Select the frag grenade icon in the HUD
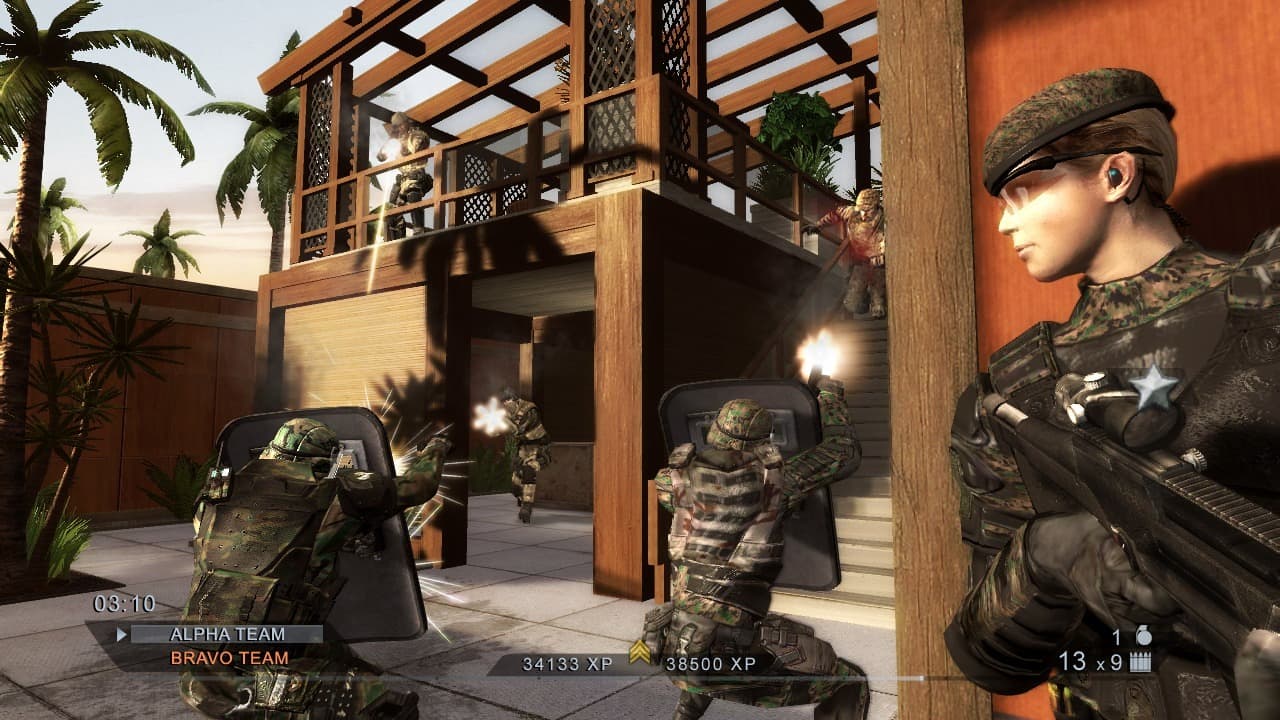The width and height of the screenshot is (1280, 720). (x=1143, y=634)
